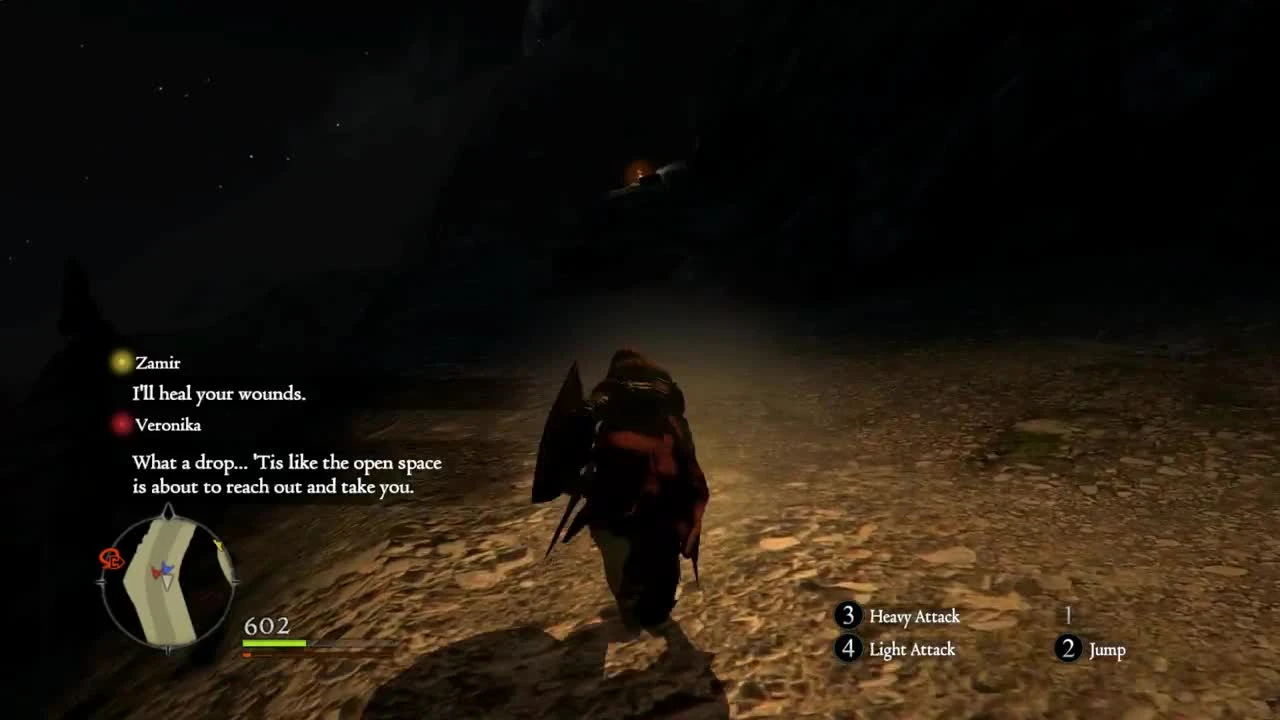This screenshot has height=720, width=1280.
Task: Select Zamir's dialogue line about healing wounds
Action: tap(219, 394)
